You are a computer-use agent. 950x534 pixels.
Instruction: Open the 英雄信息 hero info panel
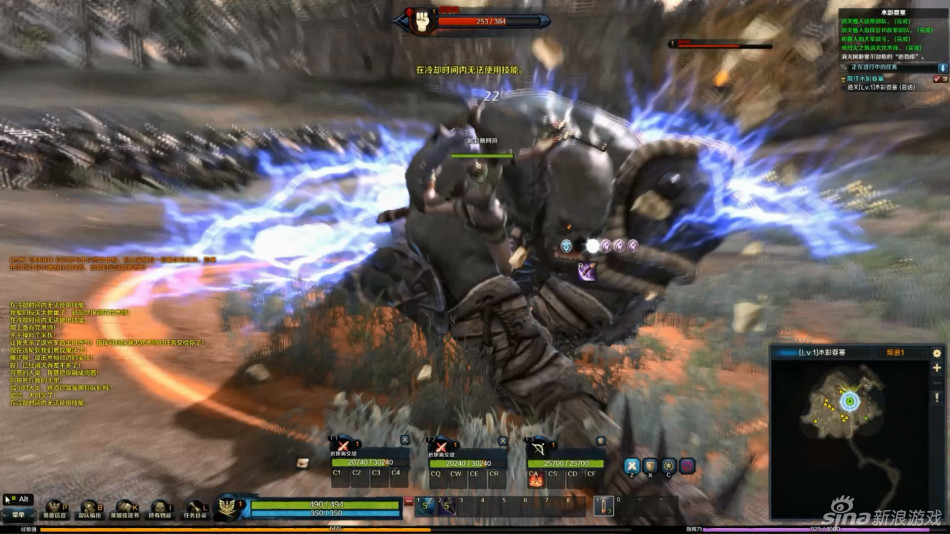click(53, 509)
